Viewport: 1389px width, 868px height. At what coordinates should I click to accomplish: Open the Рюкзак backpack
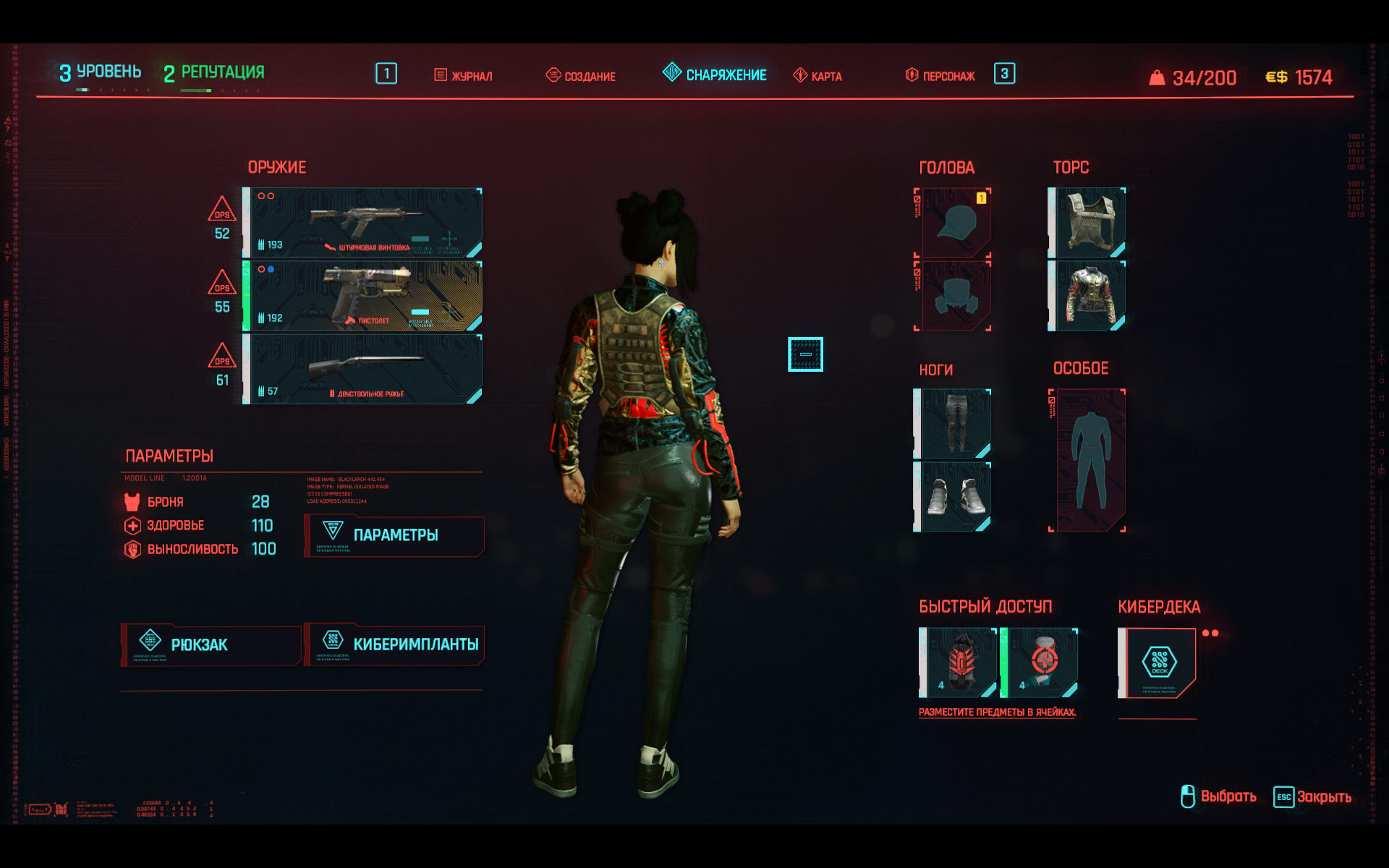[211, 644]
